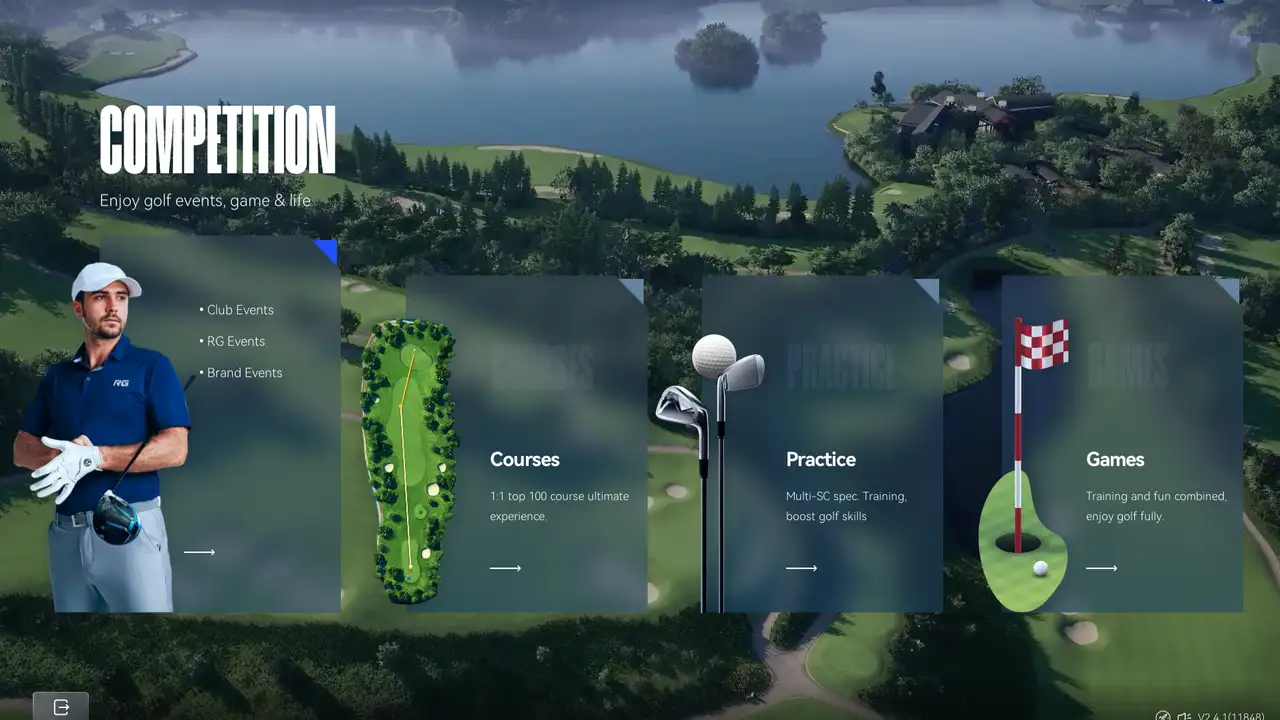Select the checkered flag on the Games card

pos(1043,345)
